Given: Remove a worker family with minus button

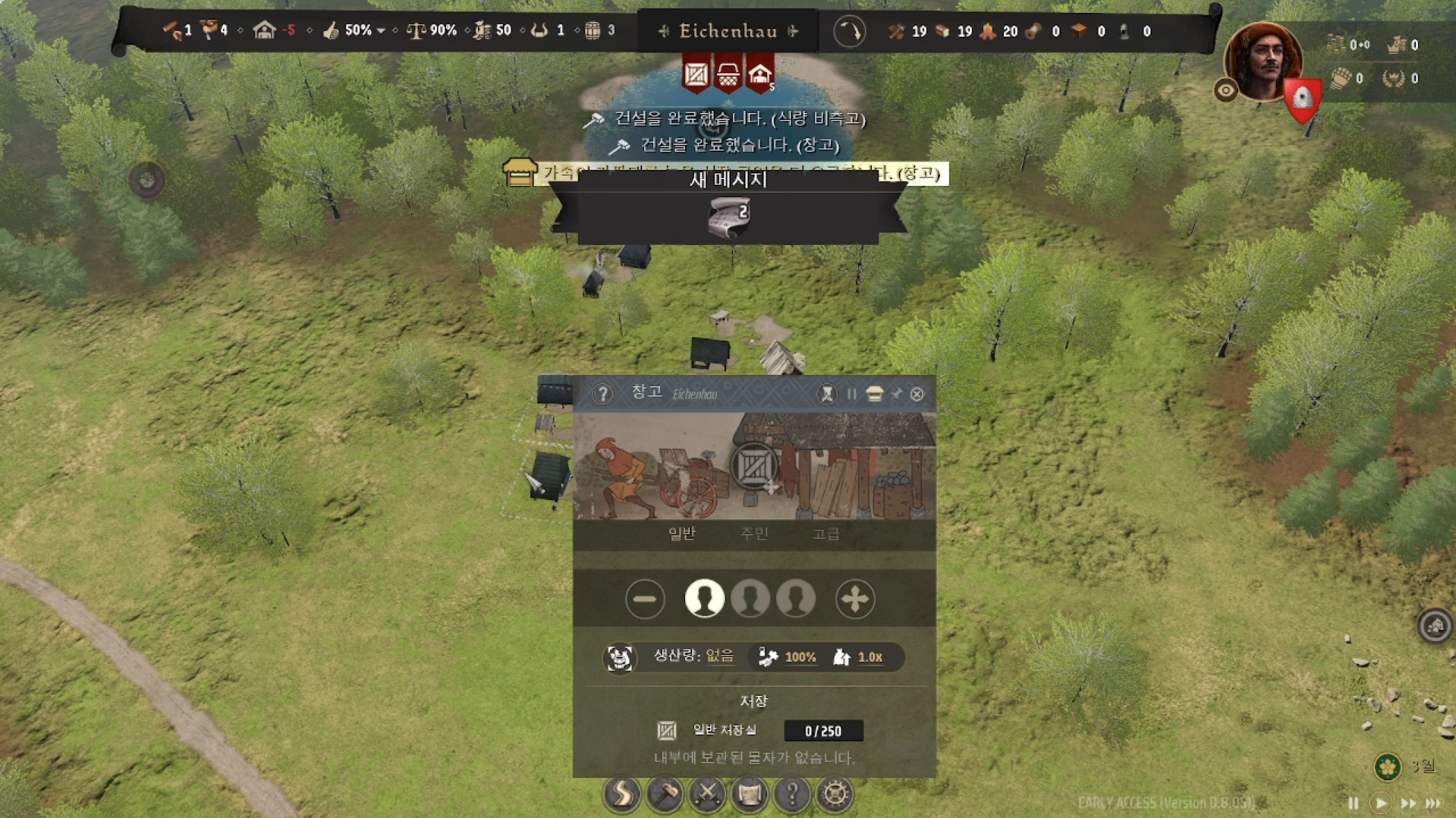Looking at the screenshot, I should [x=645, y=599].
